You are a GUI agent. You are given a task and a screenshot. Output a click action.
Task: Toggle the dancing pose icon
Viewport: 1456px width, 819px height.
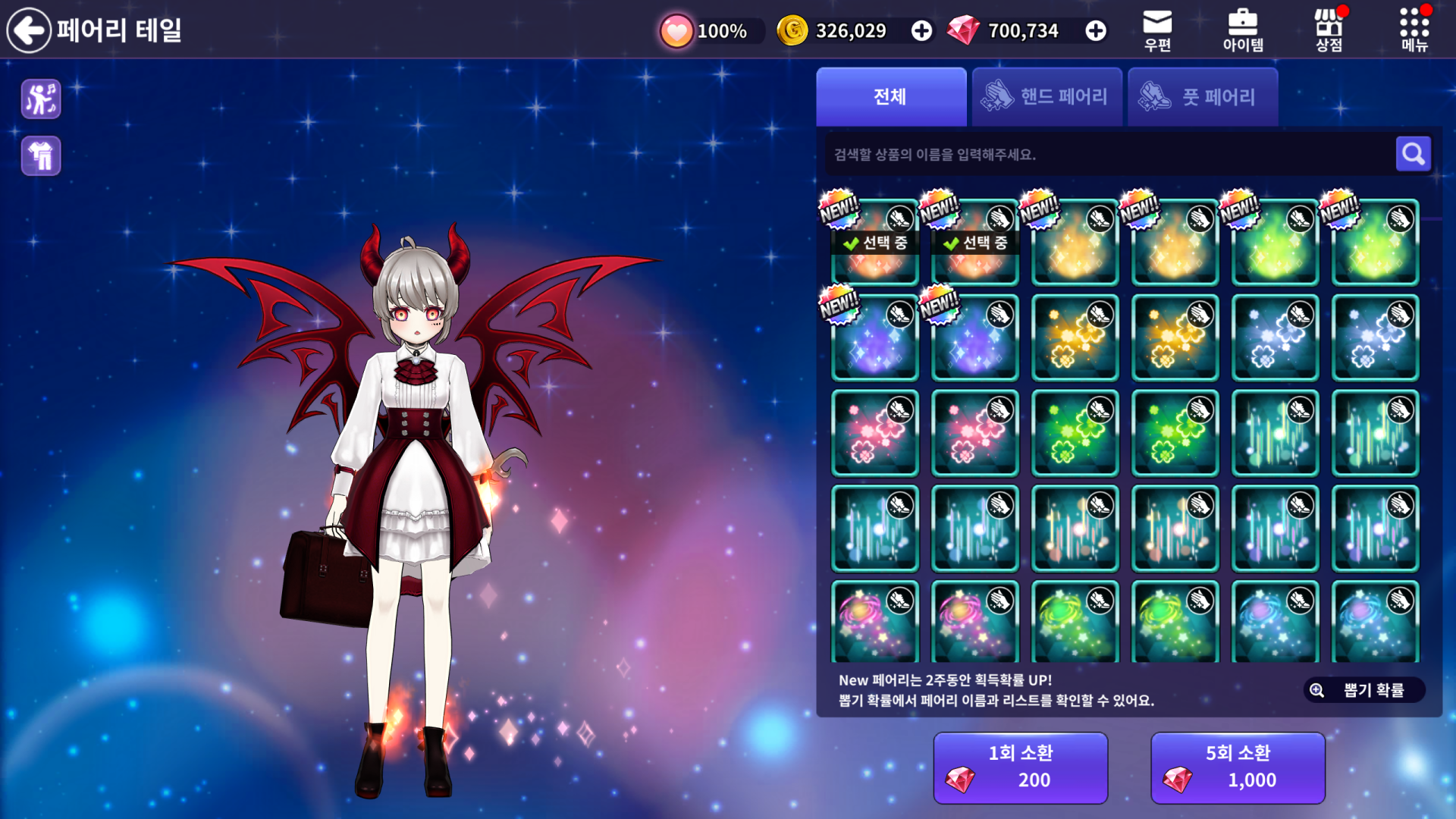(x=41, y=99)
